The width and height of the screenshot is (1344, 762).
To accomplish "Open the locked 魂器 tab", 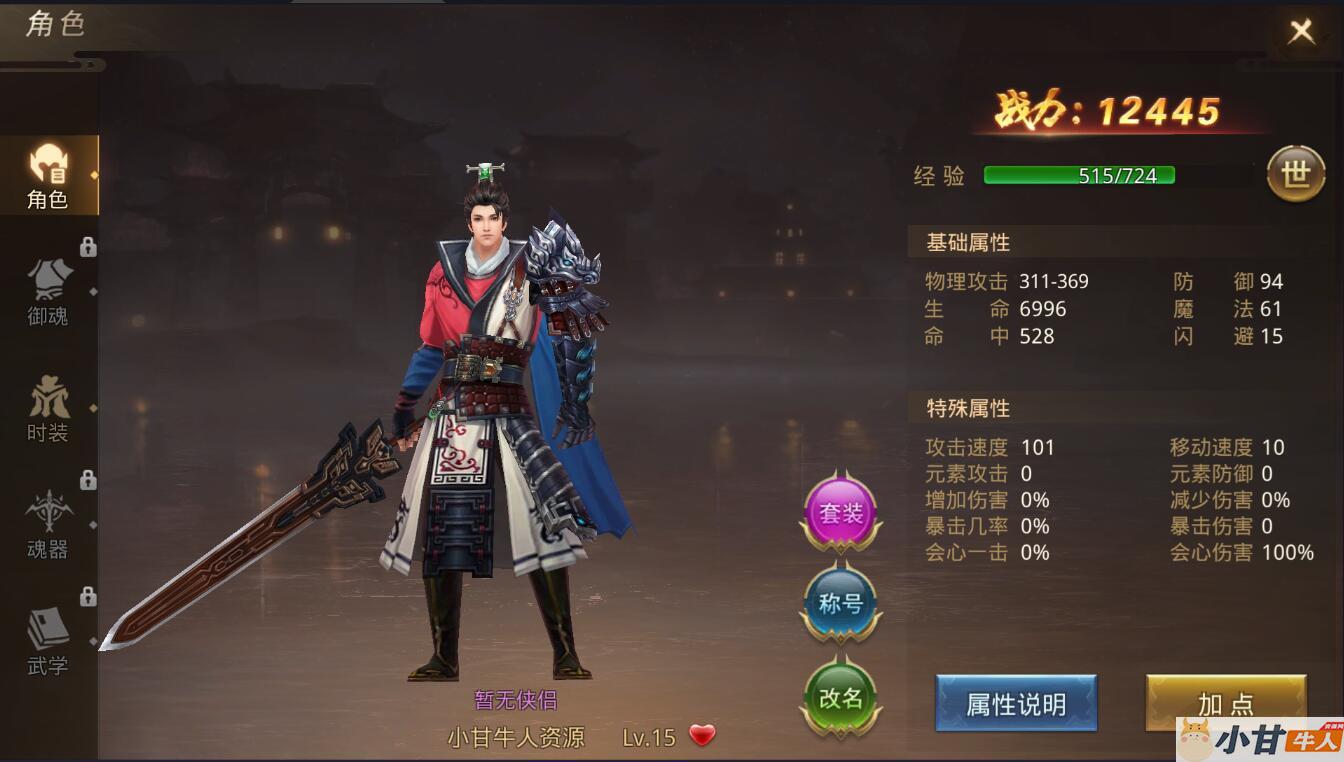I will (x=48, y=525).
